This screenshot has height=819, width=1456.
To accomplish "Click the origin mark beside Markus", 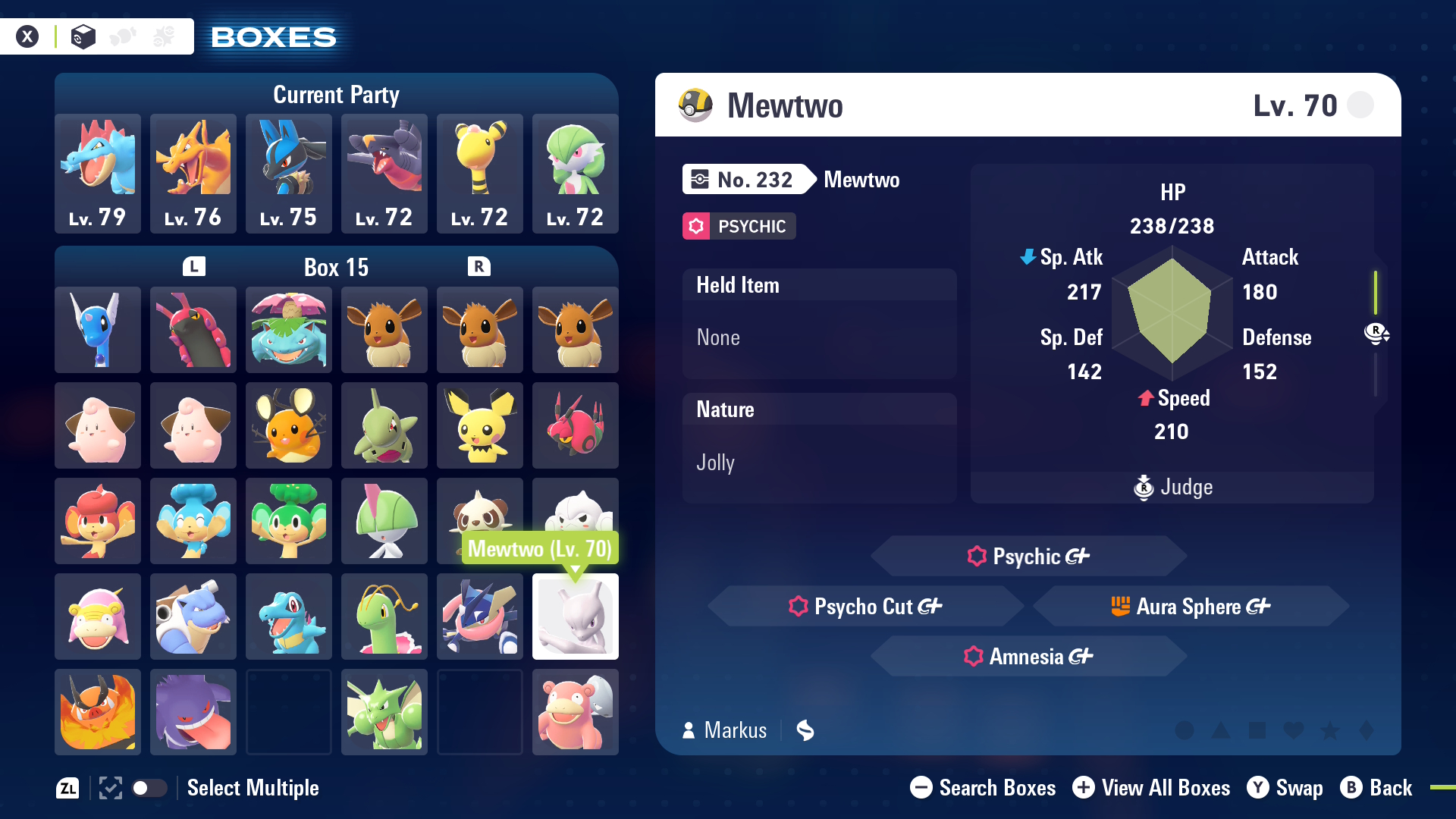I will tap(805, 730).
